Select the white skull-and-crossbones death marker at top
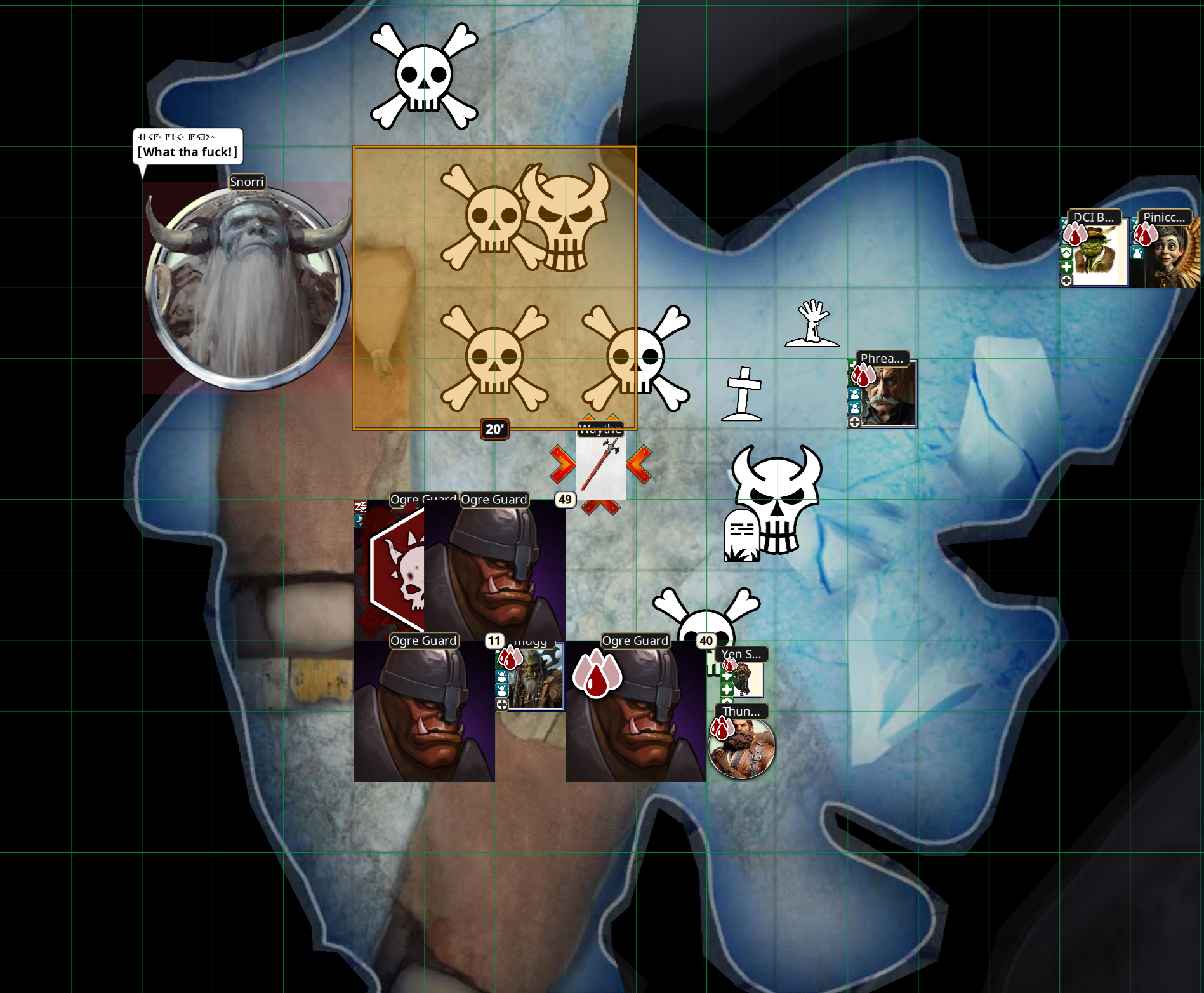The height and width of the screenshot is (993, 1204). [x=424, y=76]
